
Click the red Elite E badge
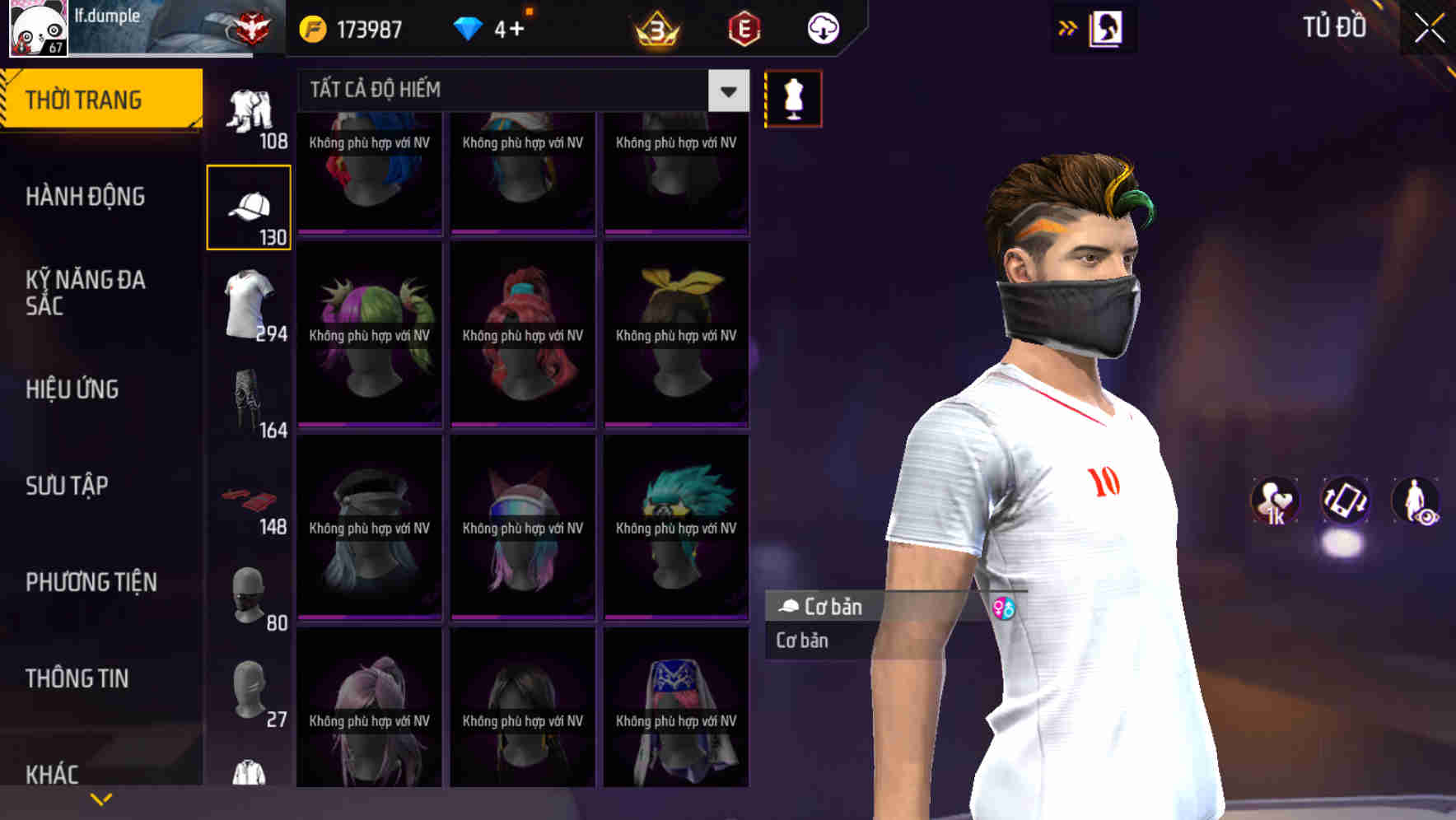(x=743, y=27)
